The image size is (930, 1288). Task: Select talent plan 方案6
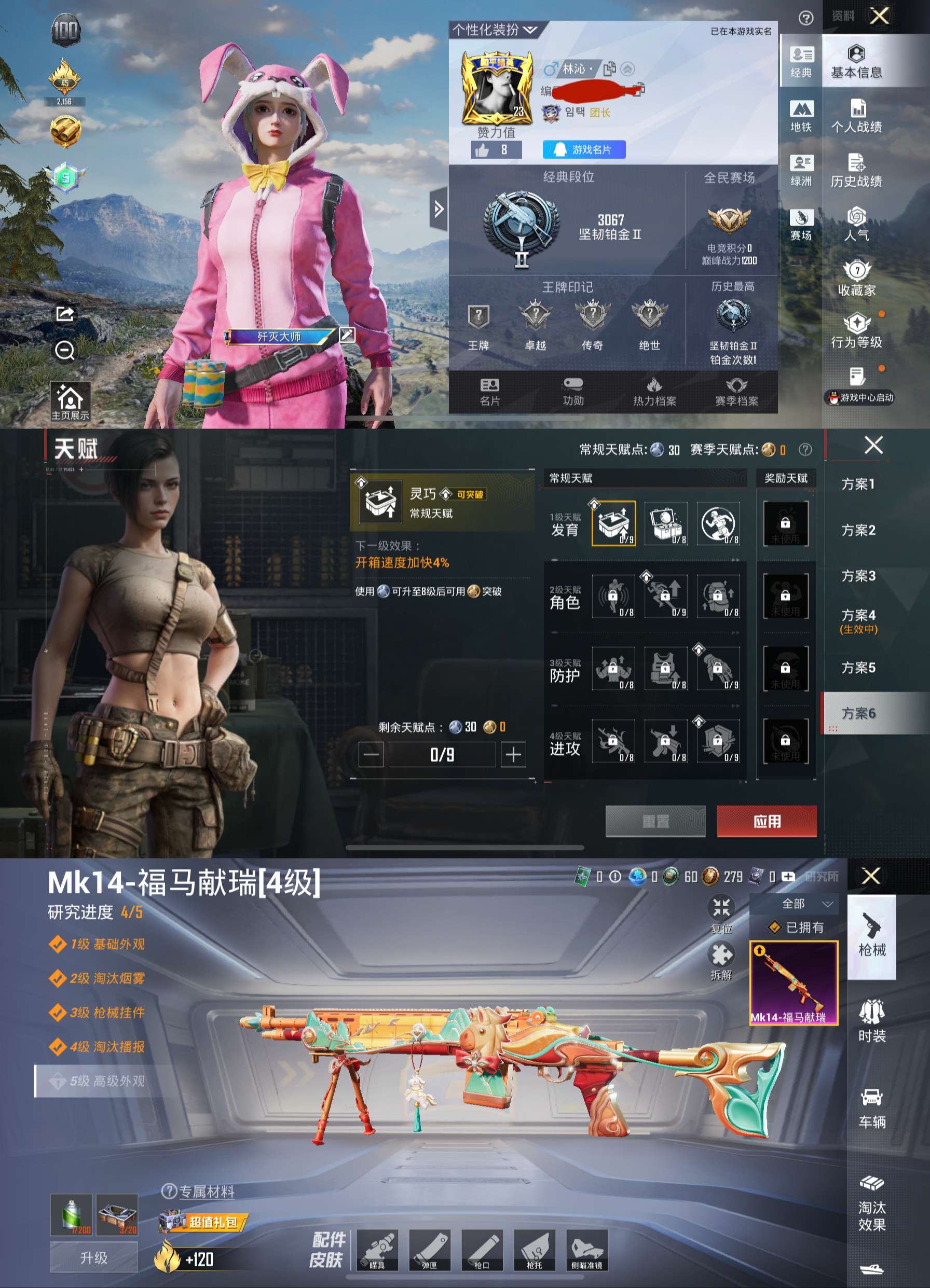point(858,713)
